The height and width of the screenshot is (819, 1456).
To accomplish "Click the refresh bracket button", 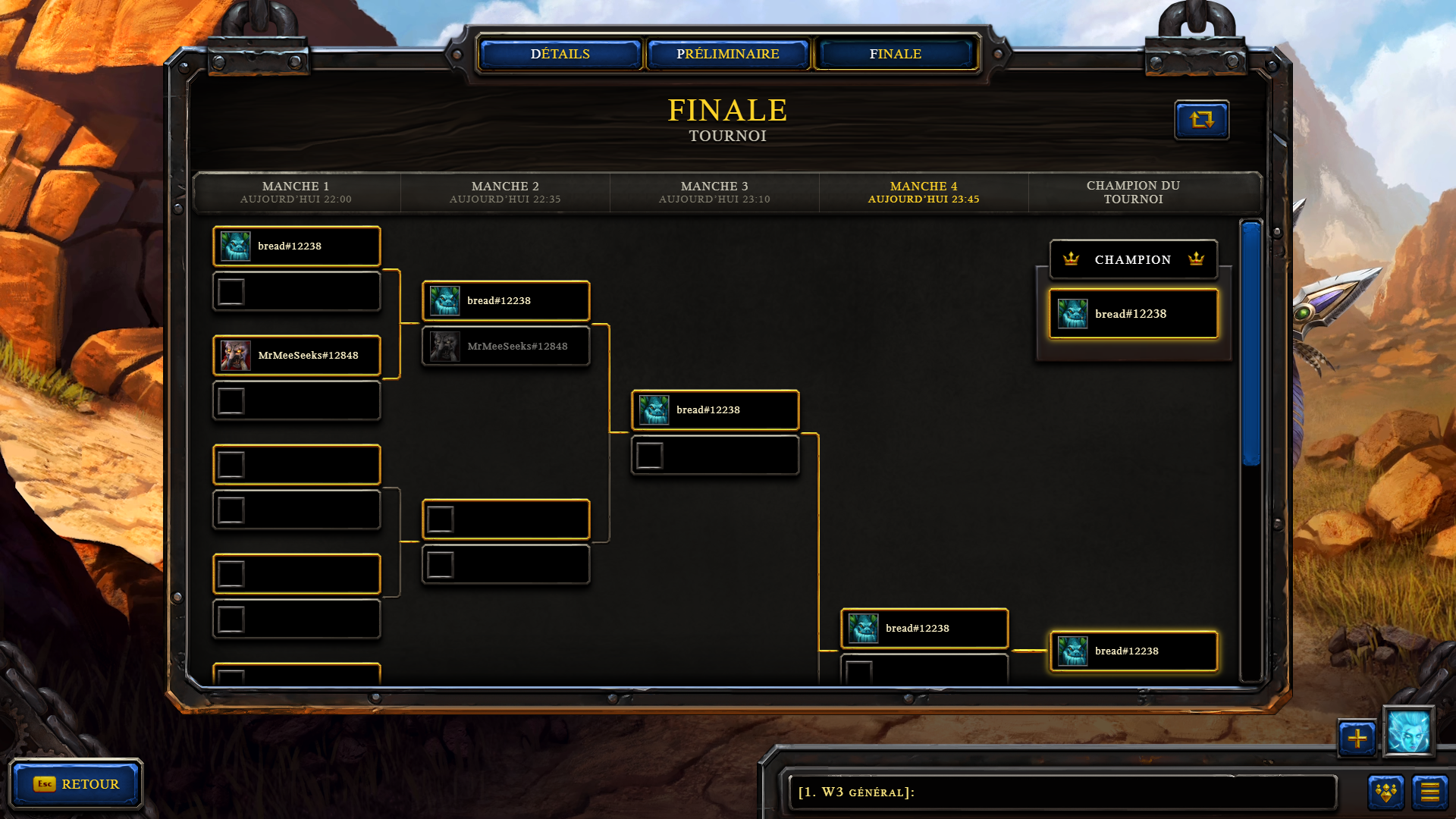I will pos(1201,120).
